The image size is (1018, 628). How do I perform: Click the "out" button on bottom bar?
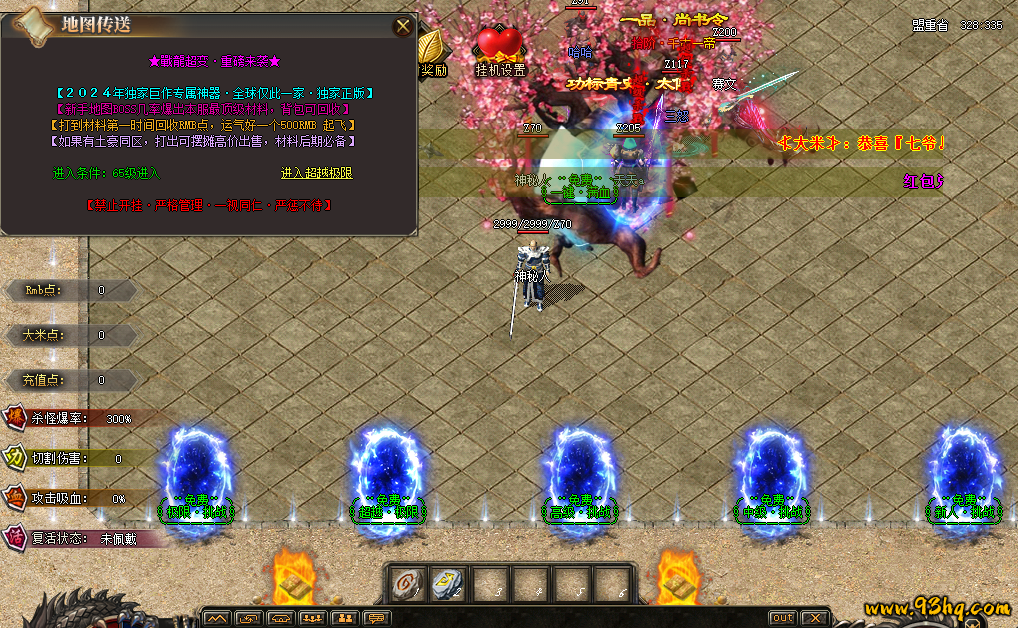pos(782,618)
